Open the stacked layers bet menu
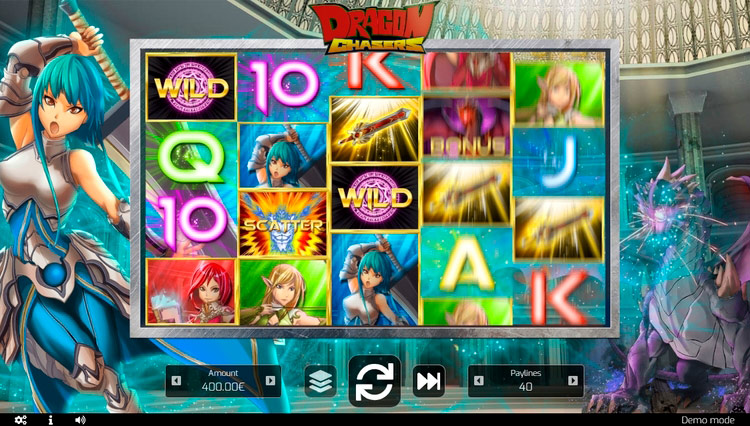The height and width of the screenshot is (426, 750). pos(320,381)
